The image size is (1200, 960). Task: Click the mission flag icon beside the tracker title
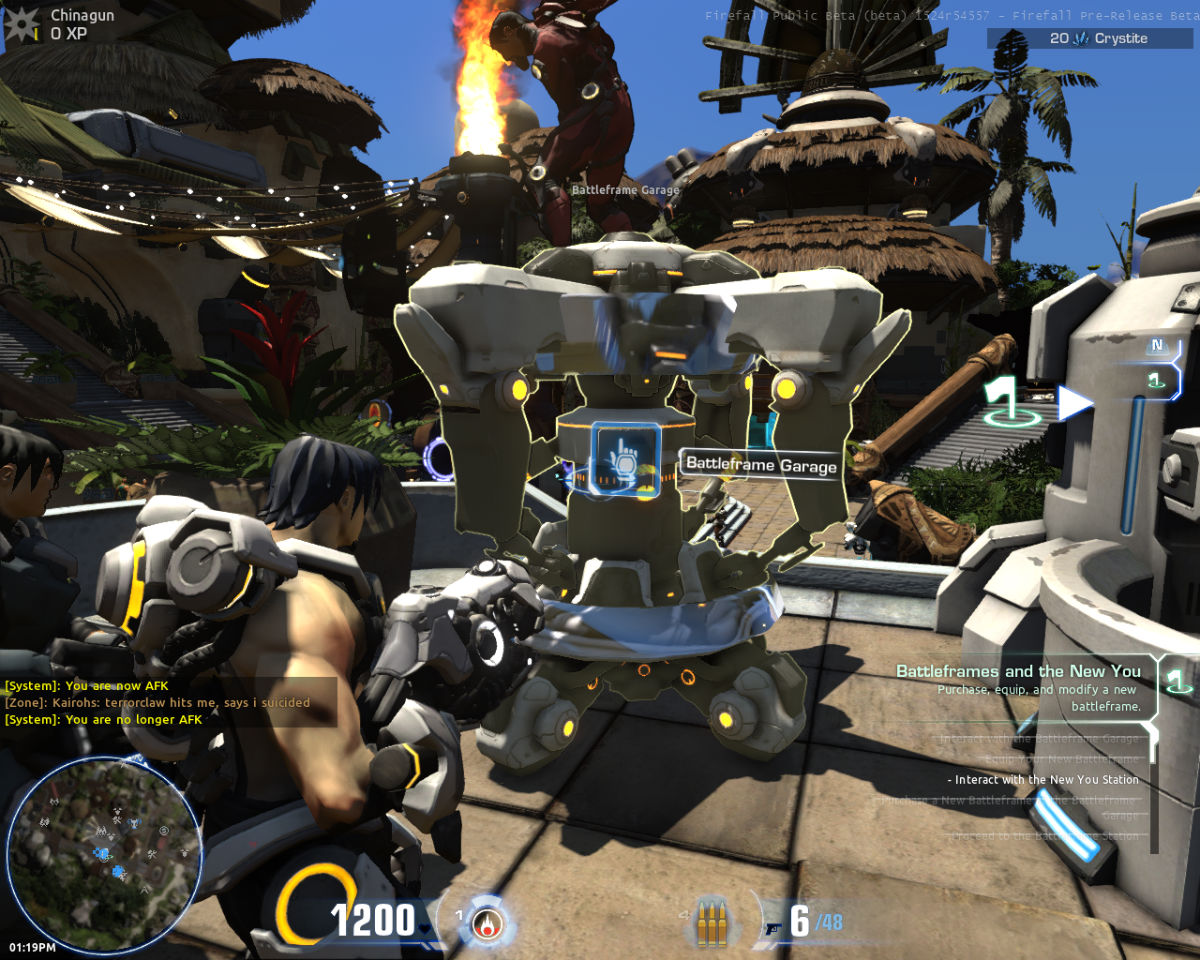point(1179,682)
